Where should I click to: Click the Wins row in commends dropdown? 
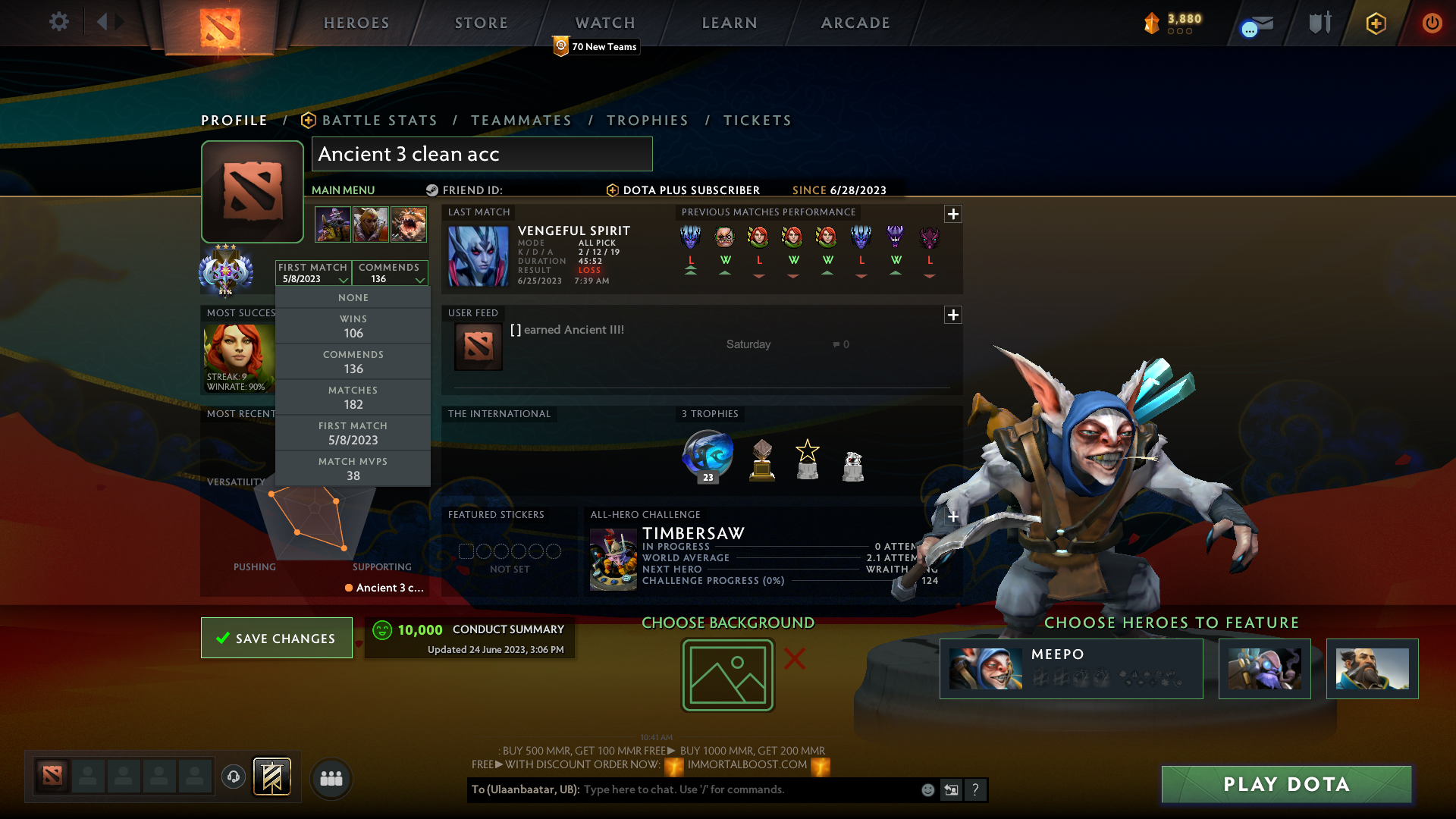pyautogui.click(x=353, y=326)
